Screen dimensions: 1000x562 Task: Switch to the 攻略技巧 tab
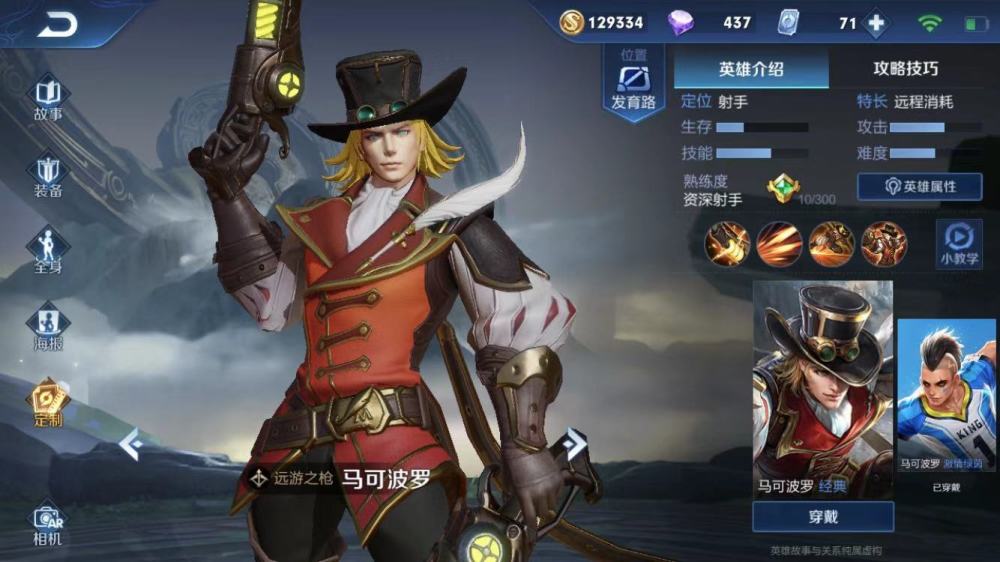906,69
